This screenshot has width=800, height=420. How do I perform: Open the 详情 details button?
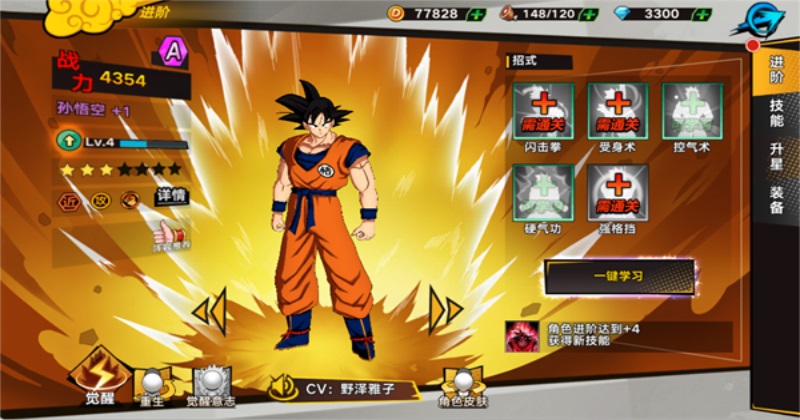(x=171, y=197)
